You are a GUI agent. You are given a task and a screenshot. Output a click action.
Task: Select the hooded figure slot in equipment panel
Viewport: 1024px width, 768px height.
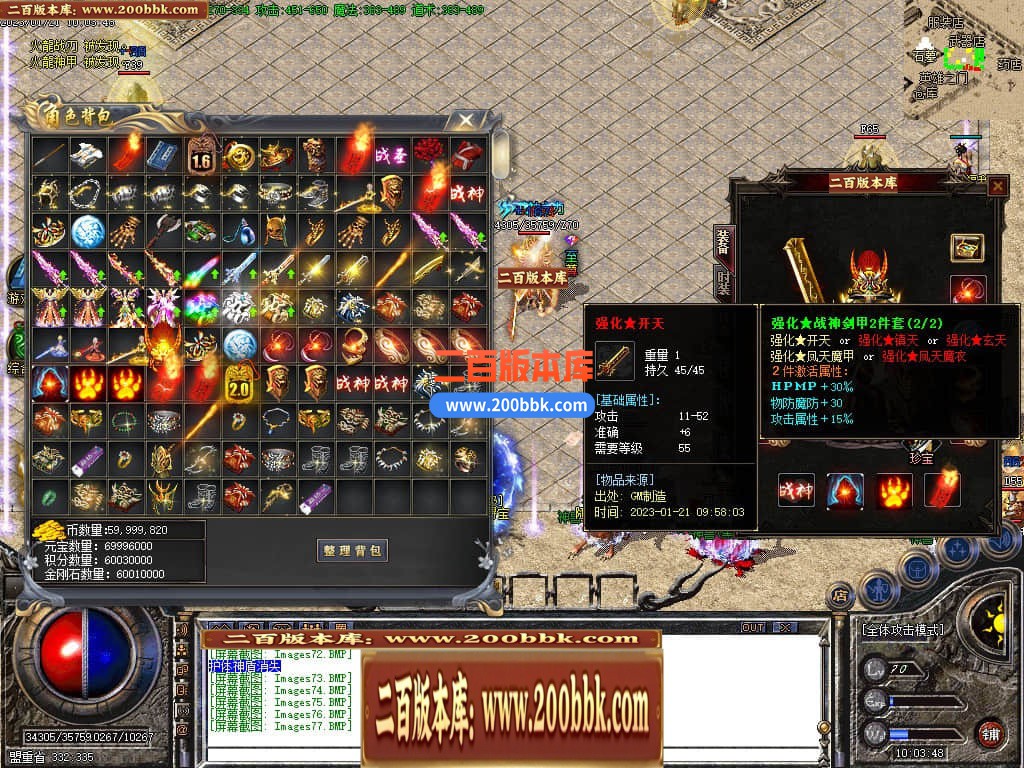pos(845,490)
